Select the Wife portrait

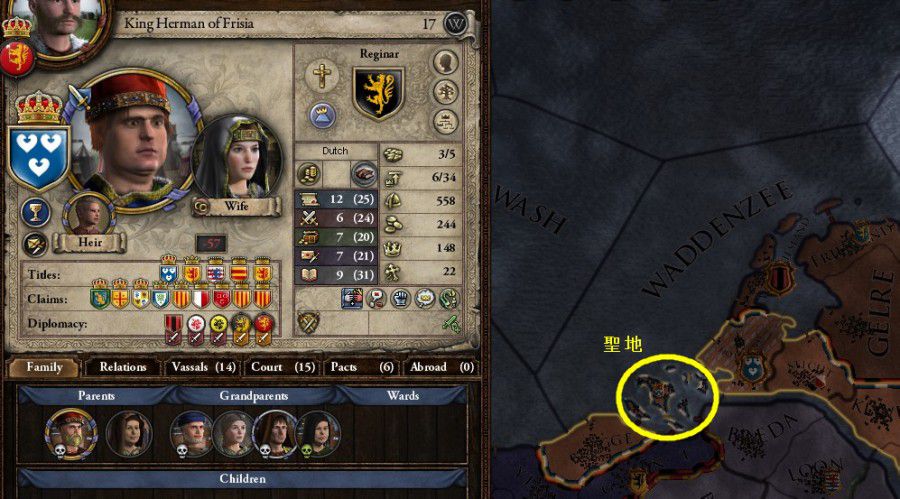pyautogui.click(x=236, y=161)
